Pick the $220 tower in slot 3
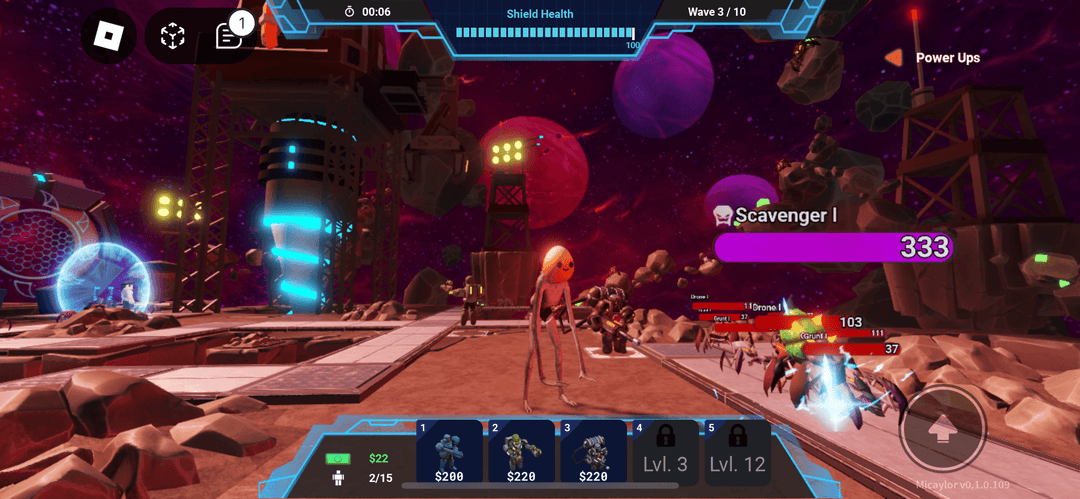1080x499 pixels. point(594,453)
